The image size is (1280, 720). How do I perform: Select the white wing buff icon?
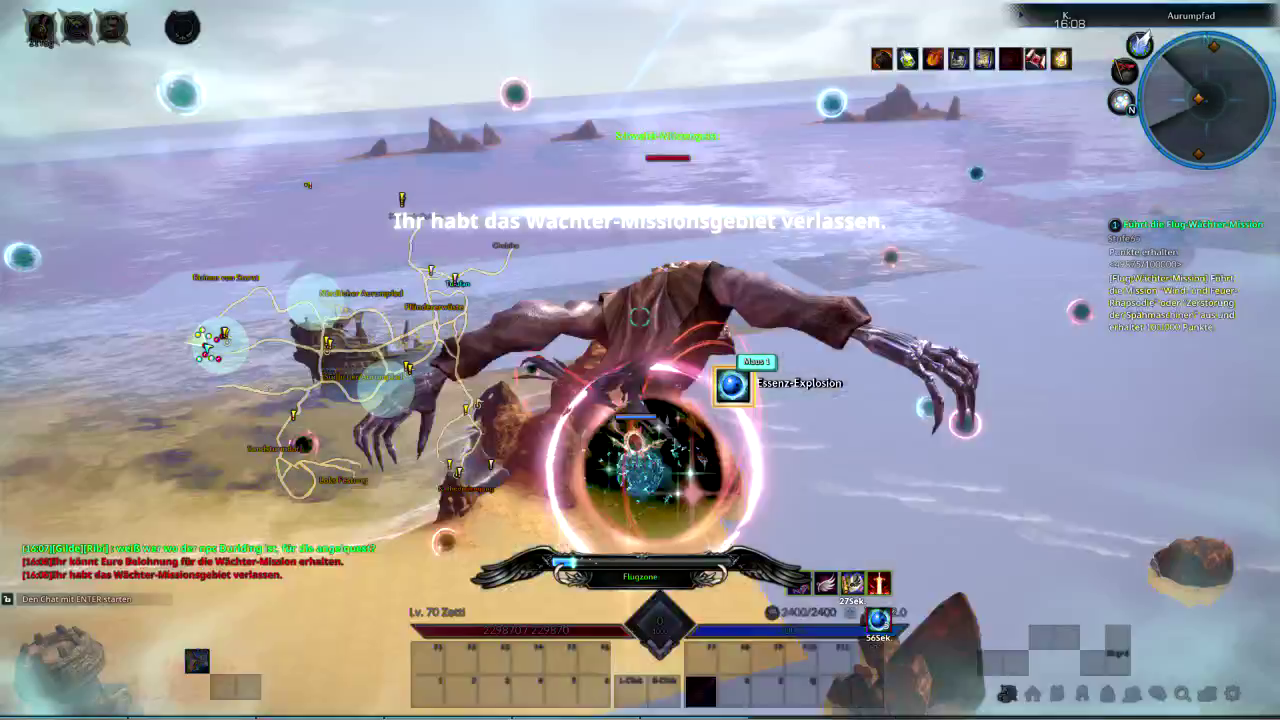[826, 583]
